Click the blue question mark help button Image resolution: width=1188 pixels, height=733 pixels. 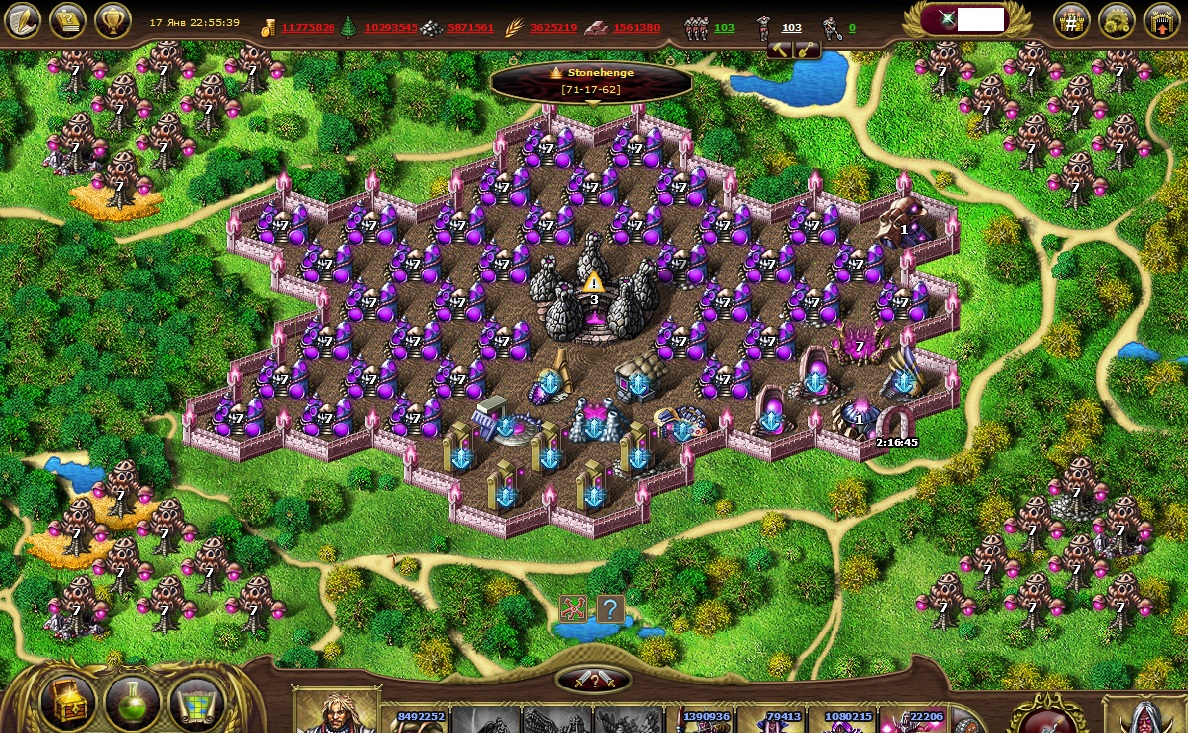tap(610, 608)
